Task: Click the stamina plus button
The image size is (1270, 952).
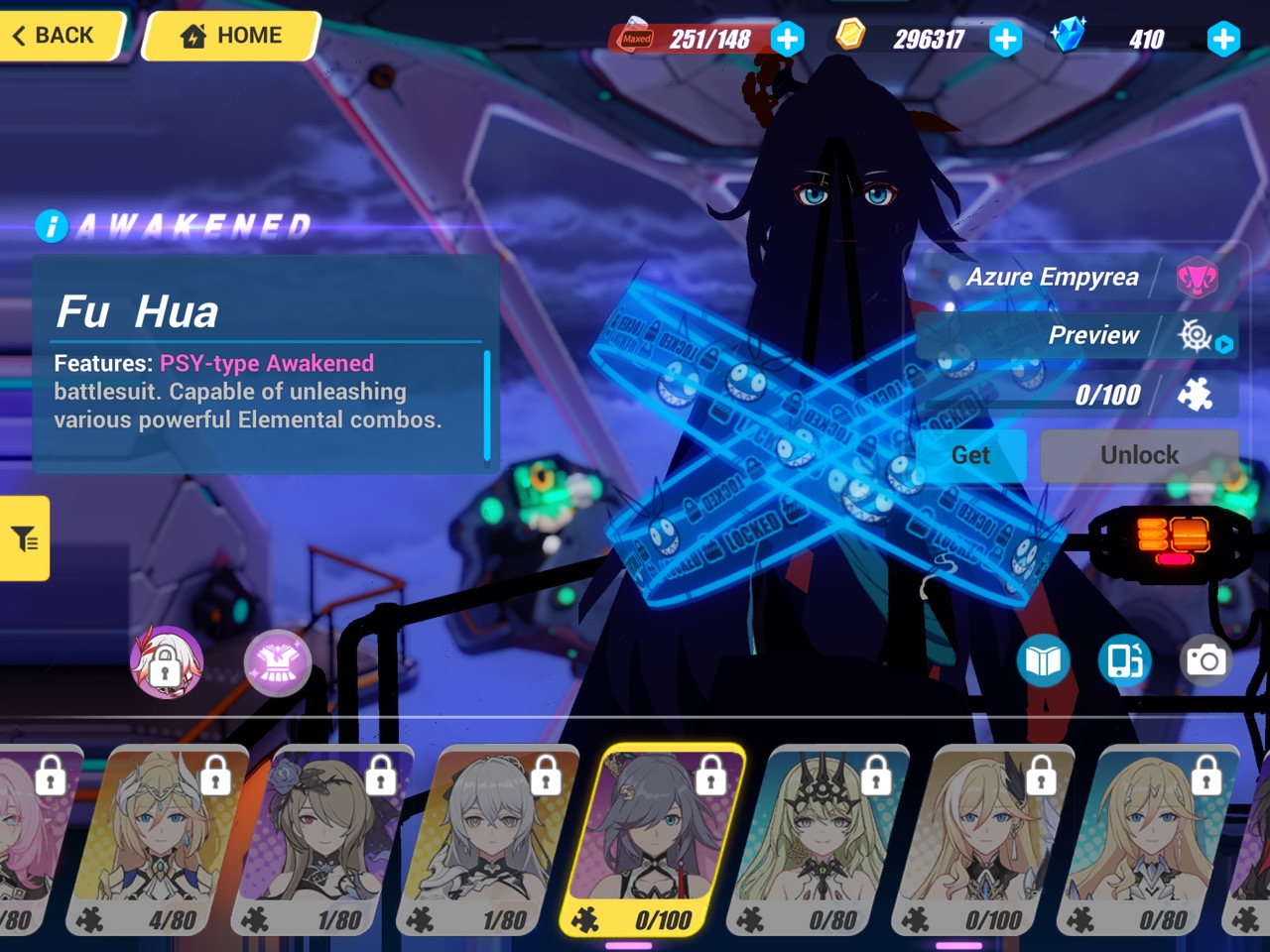Action: point(788,38)
